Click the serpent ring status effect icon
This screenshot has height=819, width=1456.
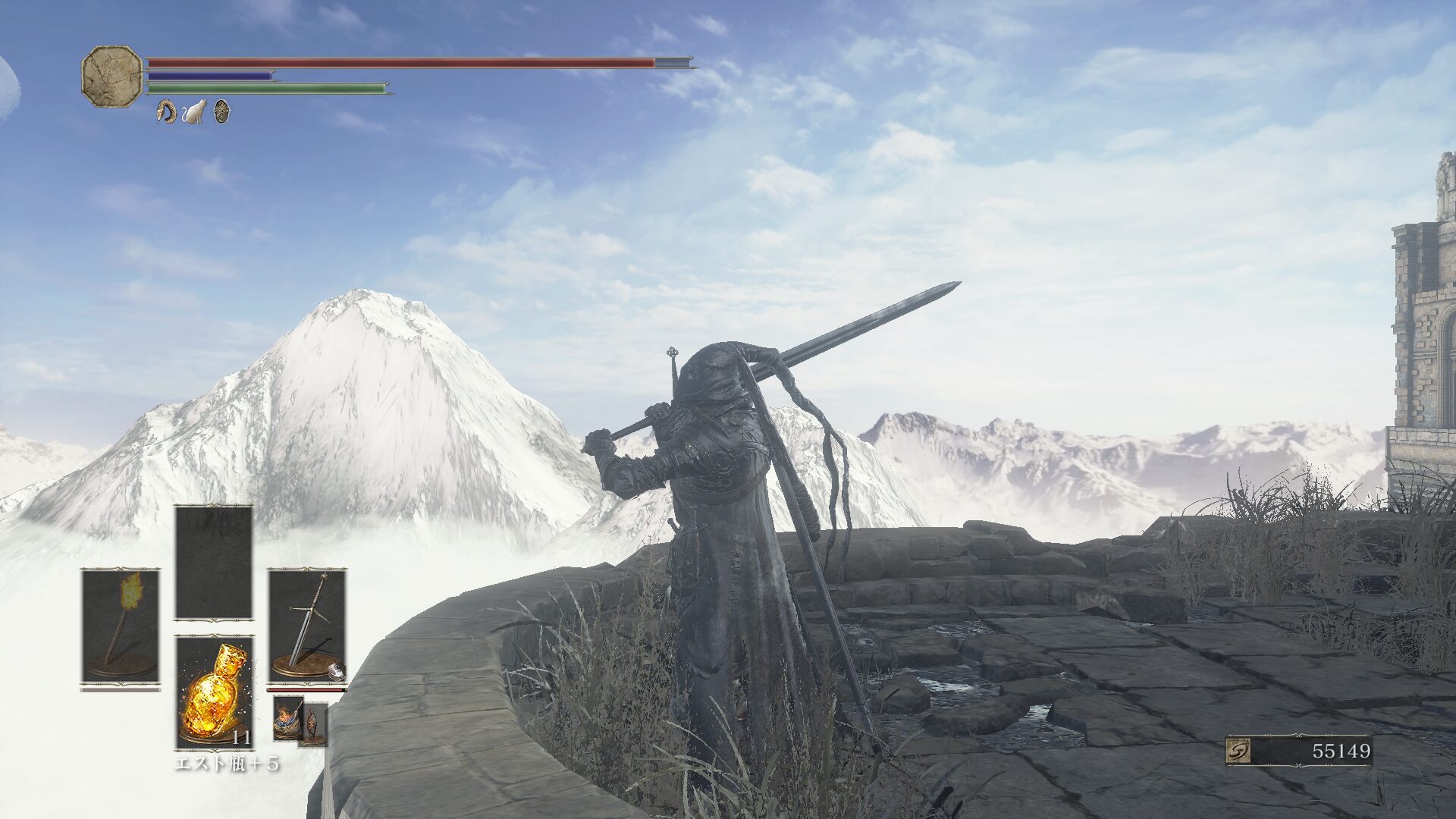pyautogui.click(x=166, y=112)
